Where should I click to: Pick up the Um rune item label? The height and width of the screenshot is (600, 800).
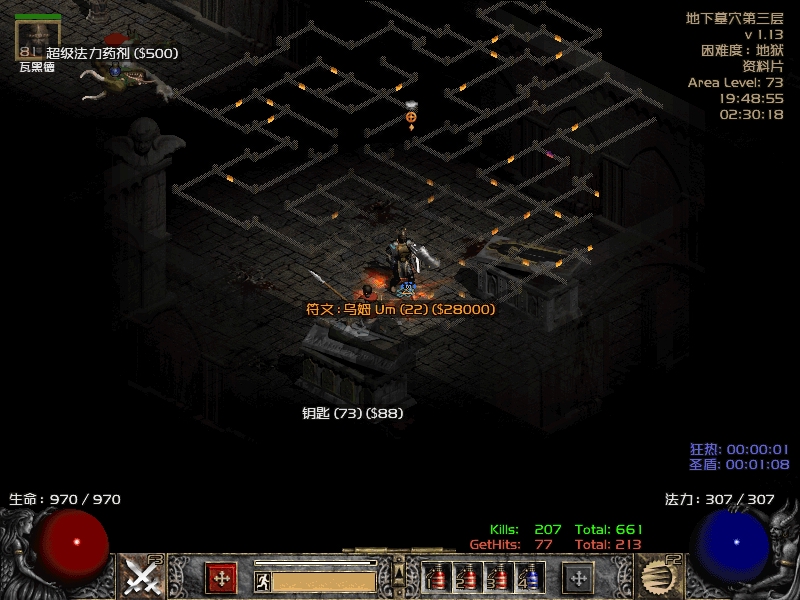point(401,310)
